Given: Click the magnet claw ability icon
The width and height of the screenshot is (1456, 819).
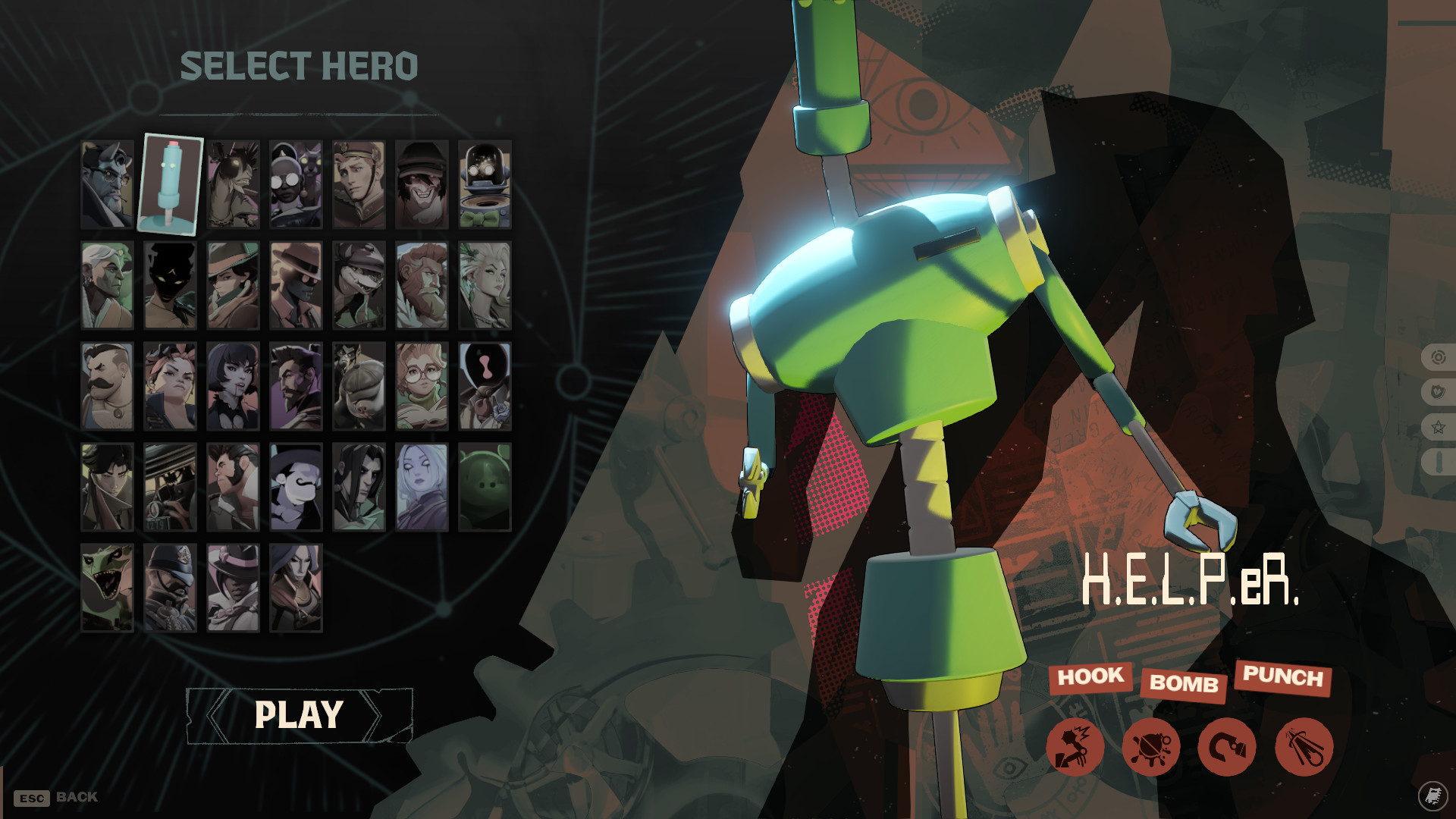Looking at the screenshot, I should coord(1228,747).
